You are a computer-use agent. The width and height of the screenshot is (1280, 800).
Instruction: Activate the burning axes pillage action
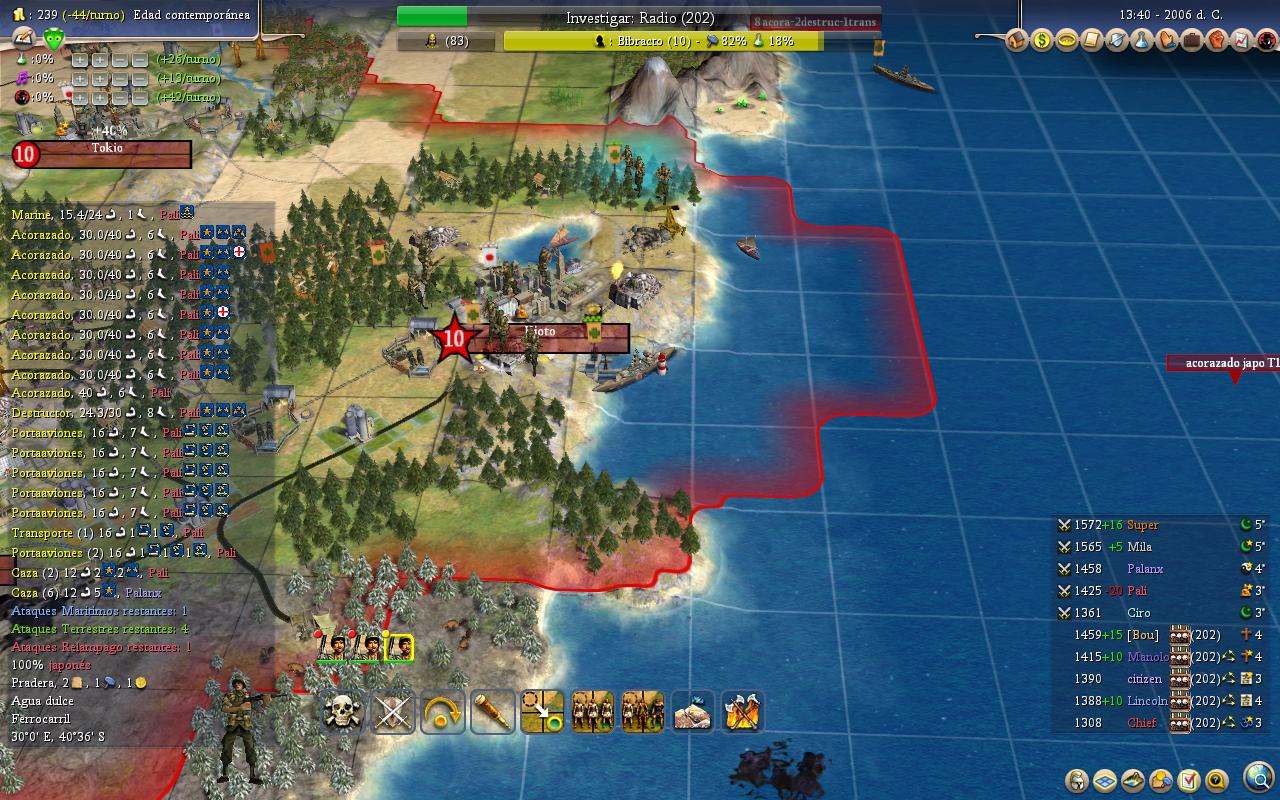coord(742,712)
